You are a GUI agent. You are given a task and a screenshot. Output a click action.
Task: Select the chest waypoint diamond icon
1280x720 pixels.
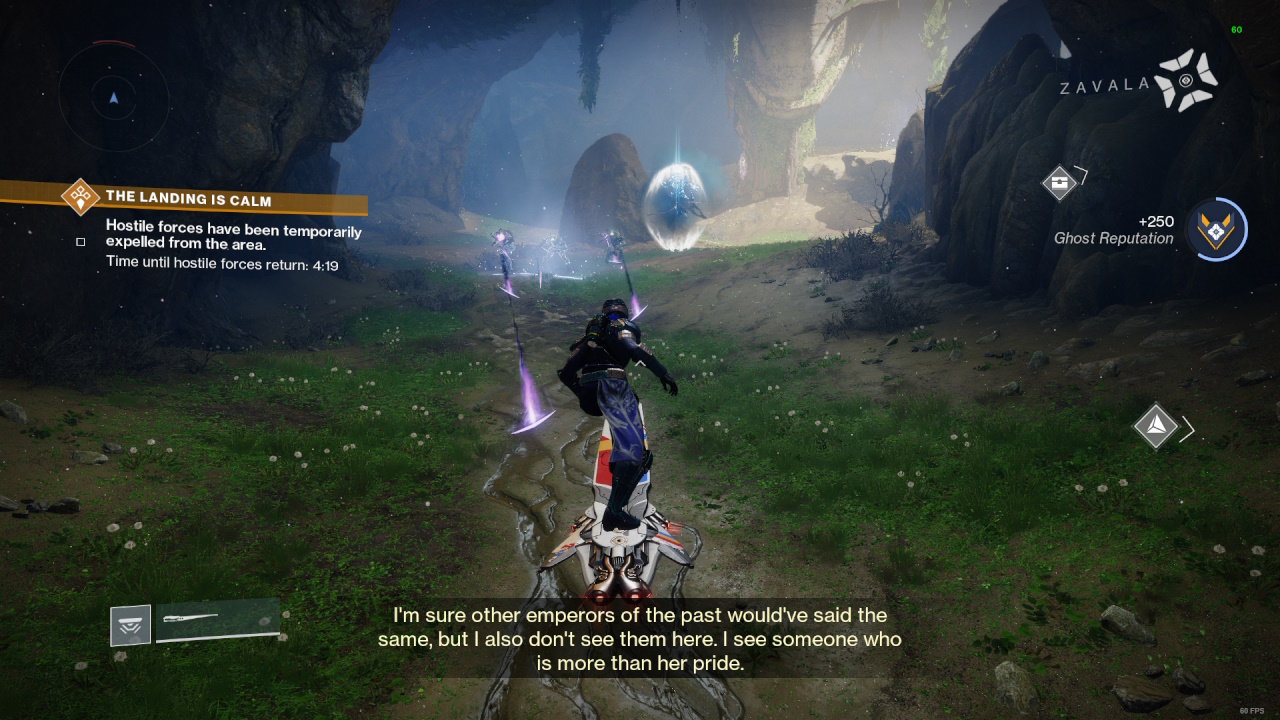click(x=1059, y=183)
